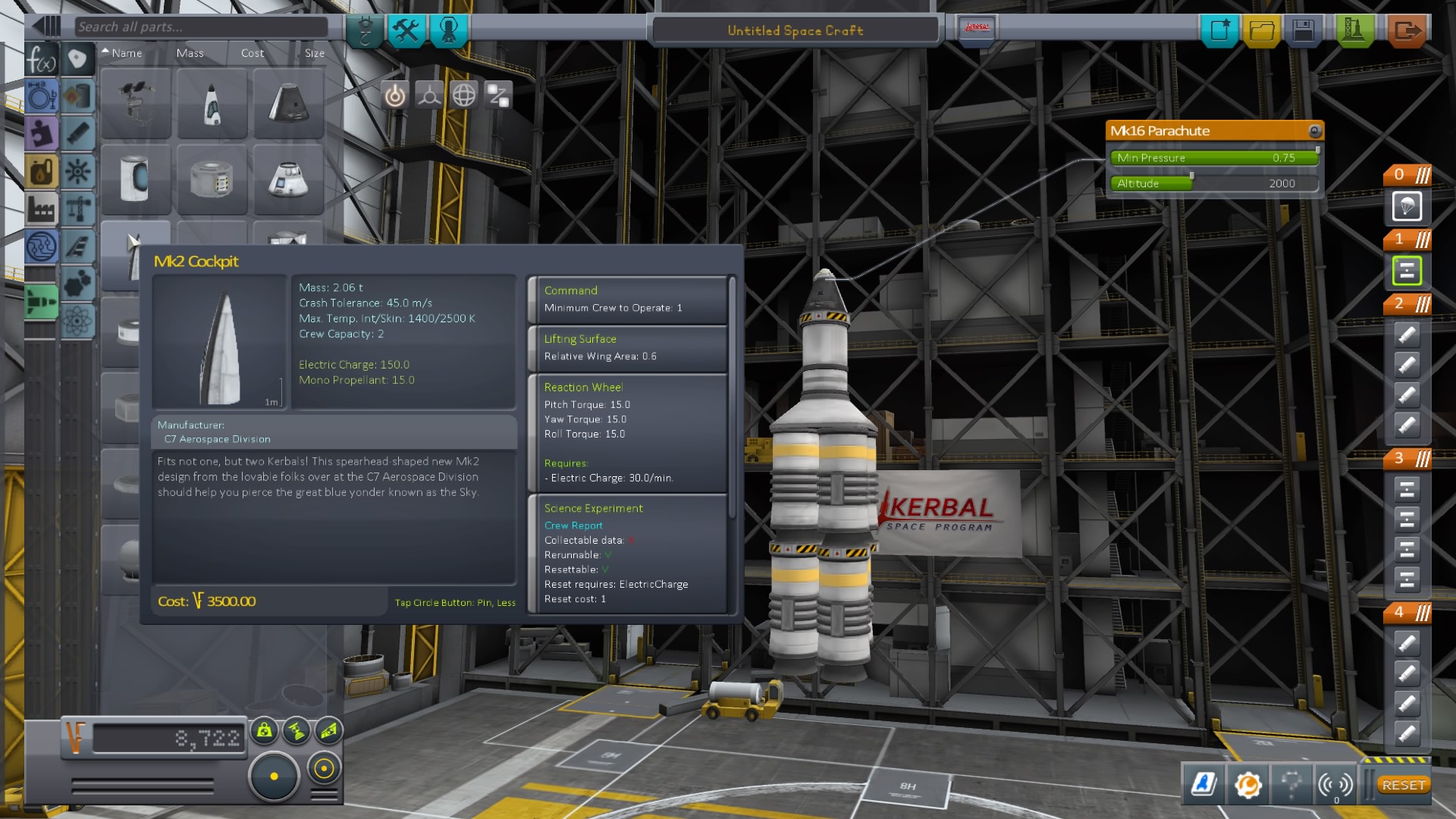Open the crew assignment tab with the astronaut icon

click(x=449, y=31)
